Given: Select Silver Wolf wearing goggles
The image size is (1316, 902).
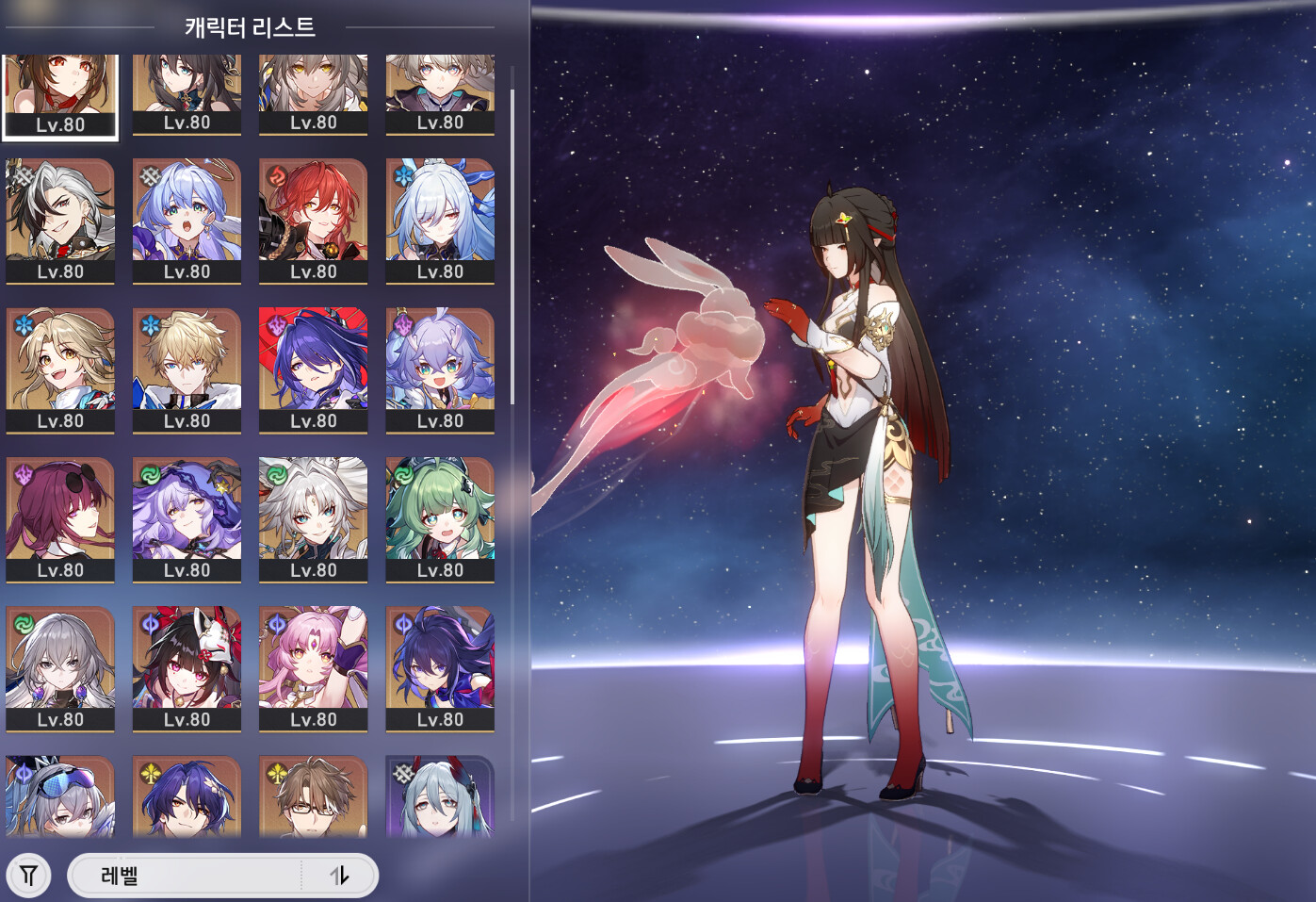Looking at the screenshot, I should (x=60, y=797).
